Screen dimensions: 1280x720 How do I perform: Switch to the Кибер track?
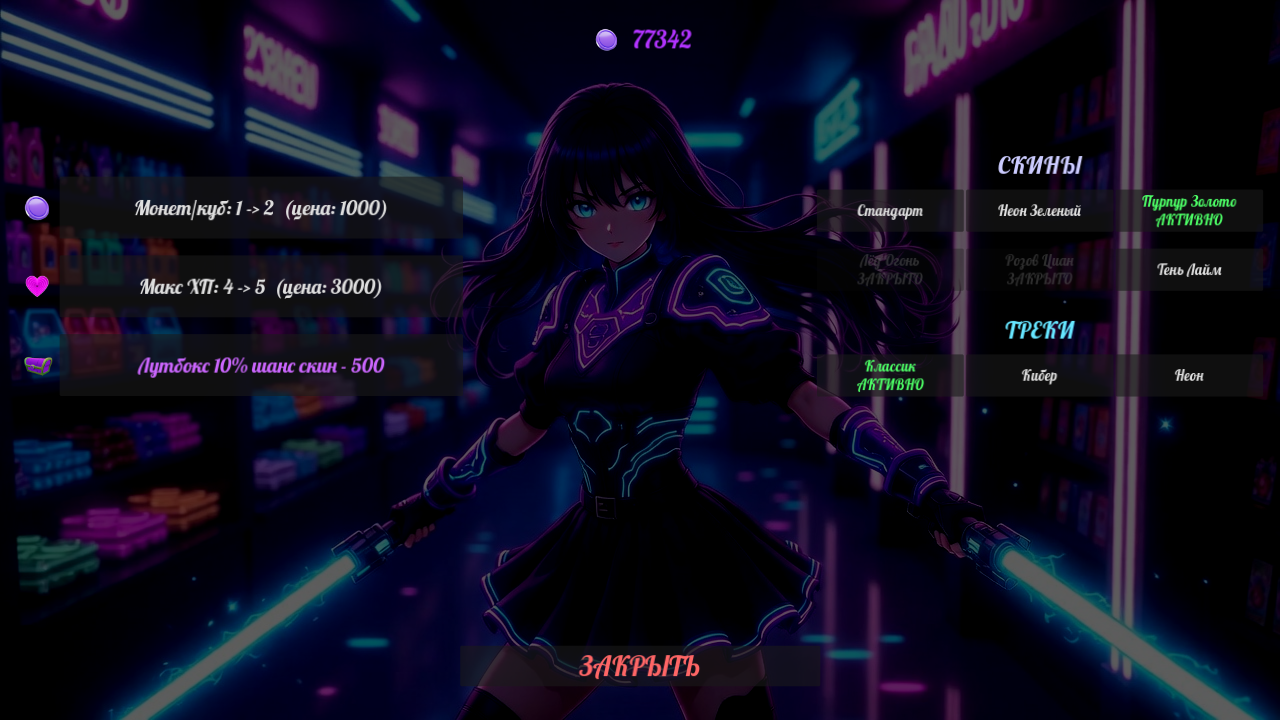tap(1040, 375)
